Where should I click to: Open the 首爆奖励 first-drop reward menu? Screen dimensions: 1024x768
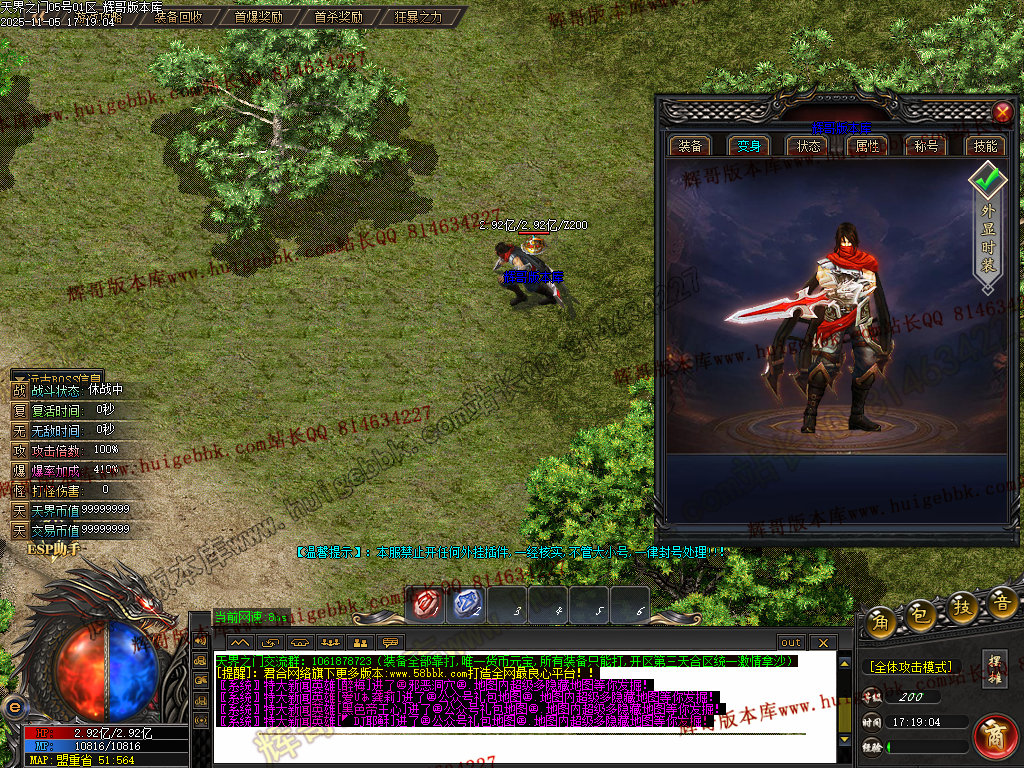258,17
